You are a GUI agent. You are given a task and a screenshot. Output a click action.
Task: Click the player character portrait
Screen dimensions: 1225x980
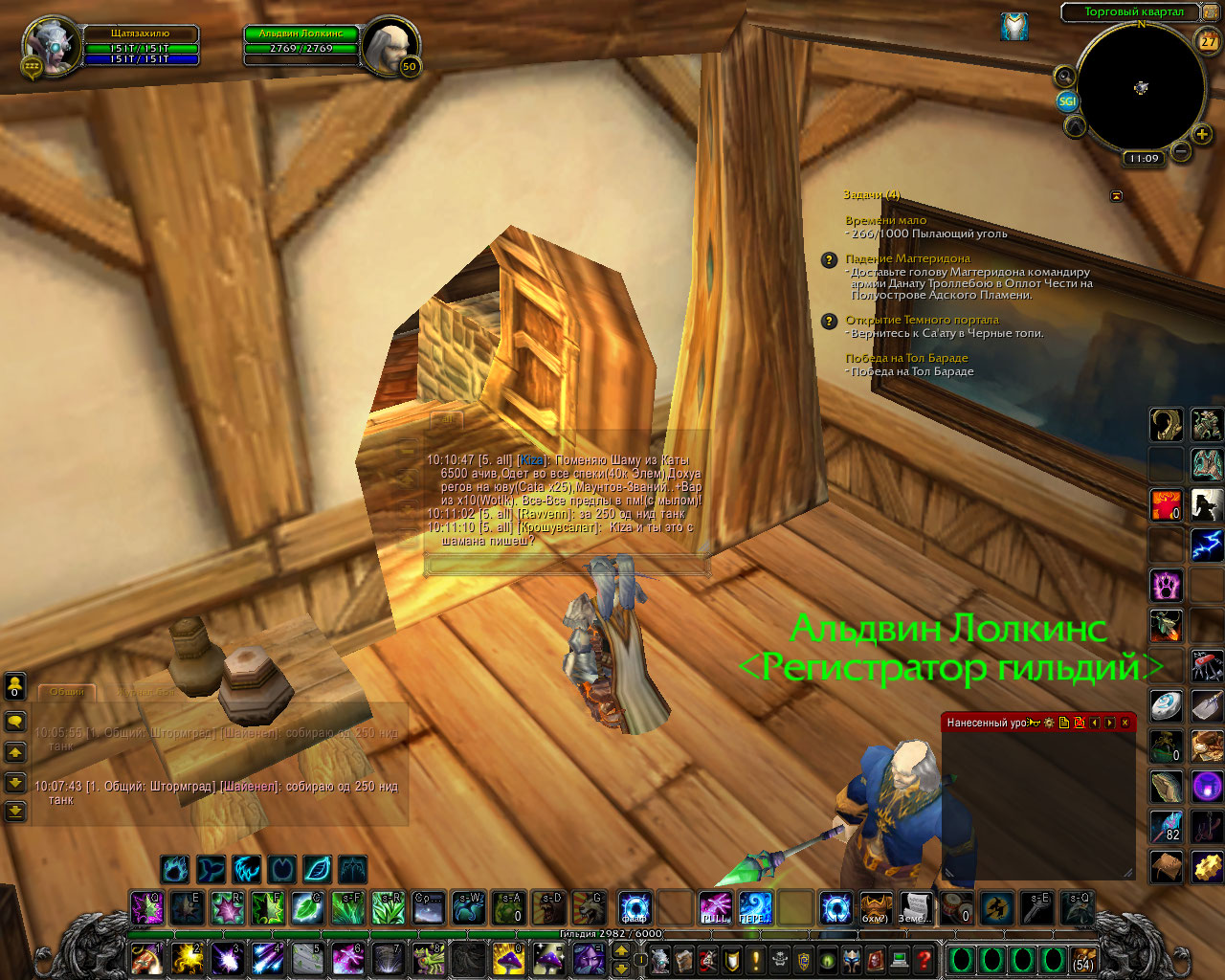coord(52,45)
